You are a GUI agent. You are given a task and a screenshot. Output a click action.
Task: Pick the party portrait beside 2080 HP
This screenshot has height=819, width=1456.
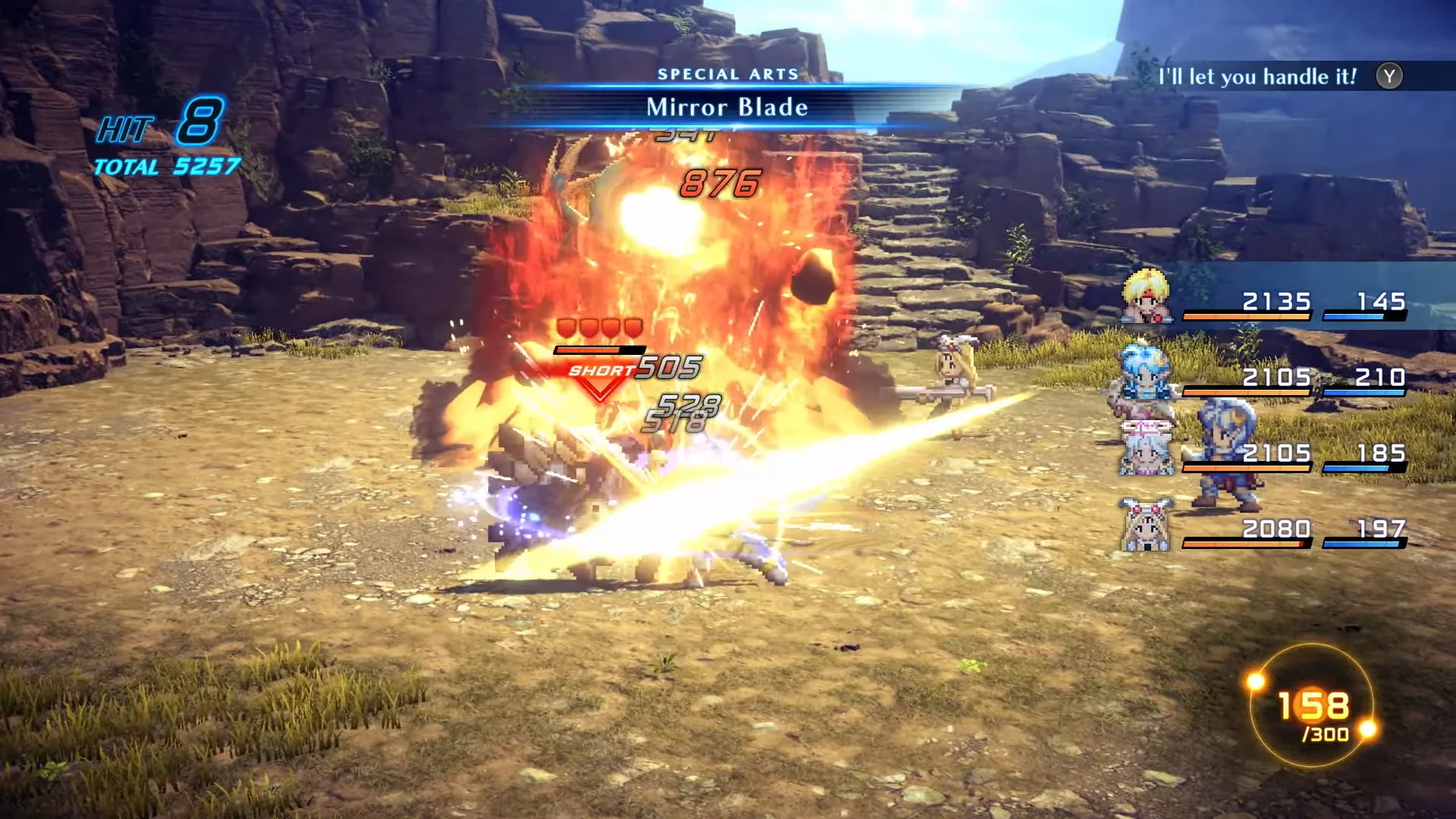click(1146, 524)
